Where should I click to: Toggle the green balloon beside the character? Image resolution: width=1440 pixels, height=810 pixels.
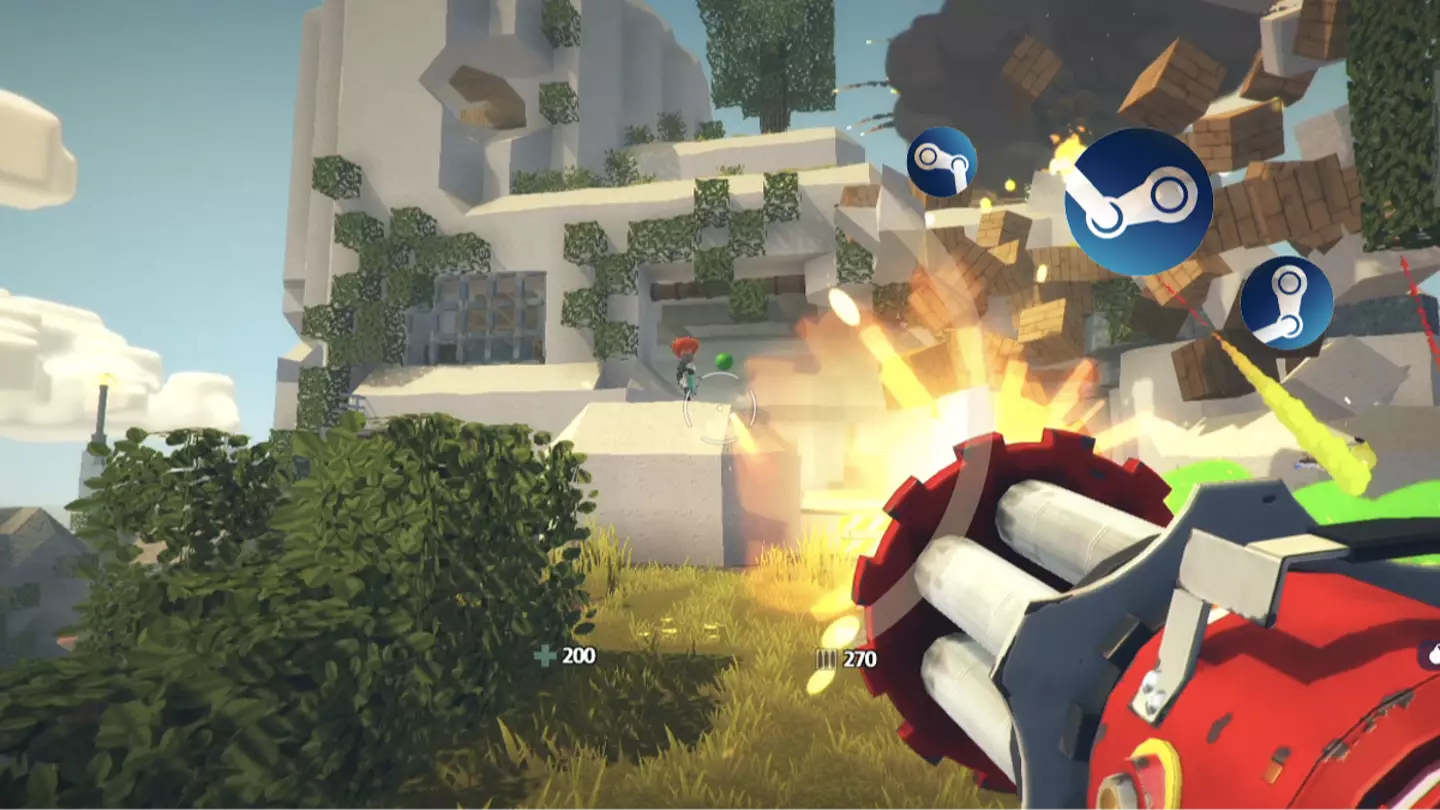click(722, 362)
